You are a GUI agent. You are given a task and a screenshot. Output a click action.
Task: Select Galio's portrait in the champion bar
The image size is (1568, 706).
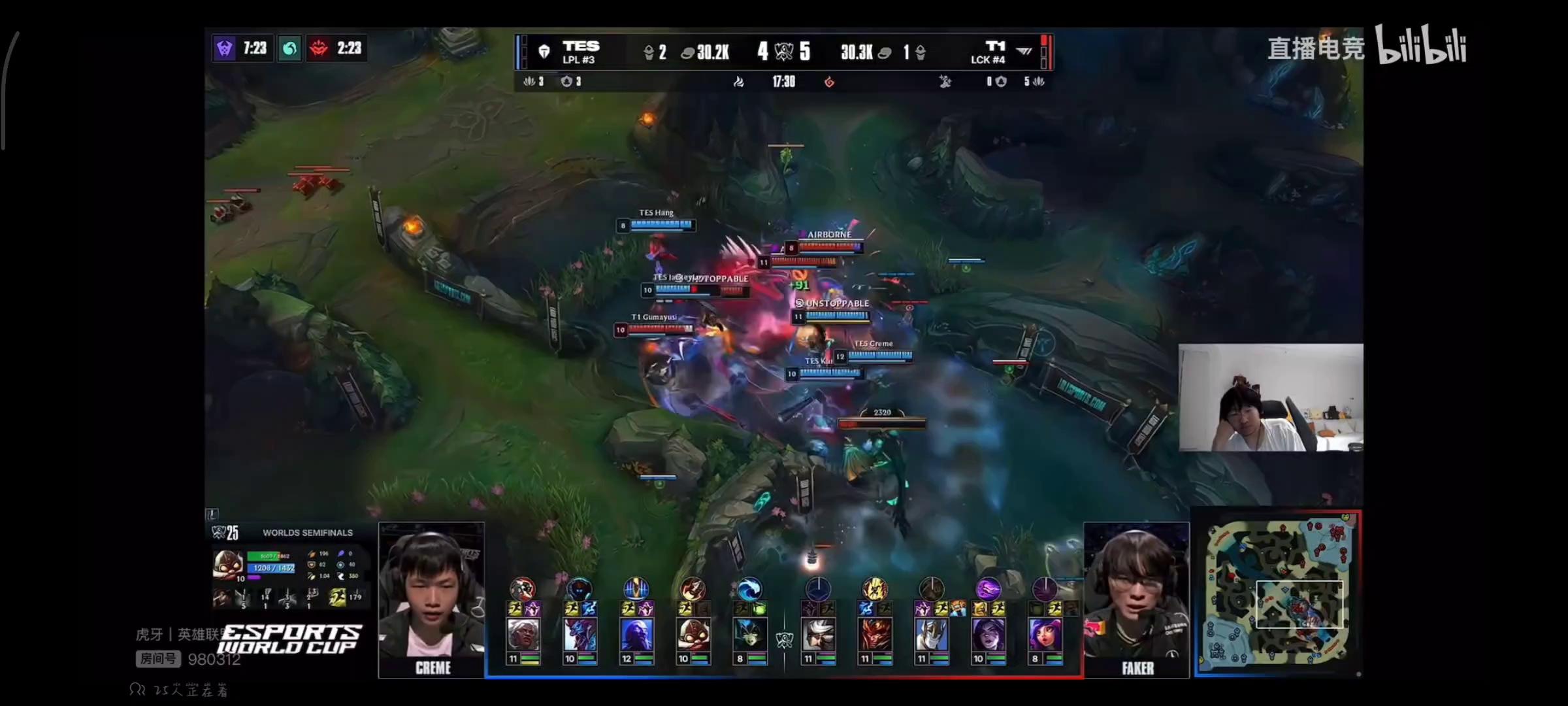click(931, 635)
